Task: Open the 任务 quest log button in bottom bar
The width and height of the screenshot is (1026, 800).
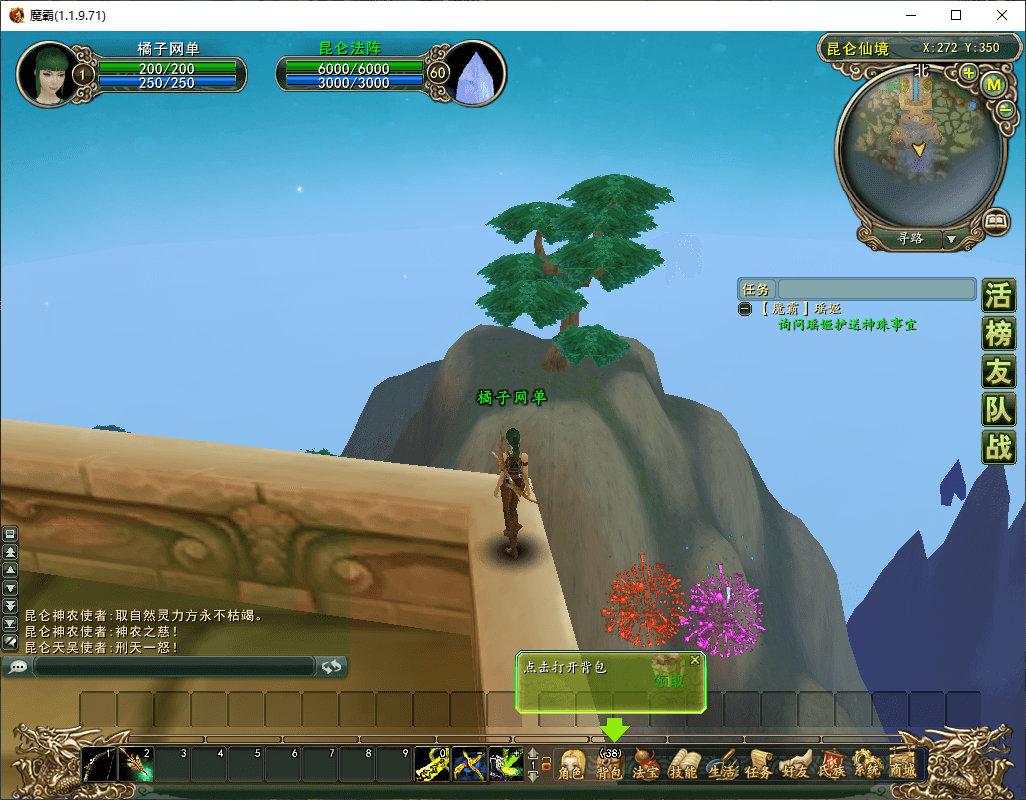Action: point(758,766)
